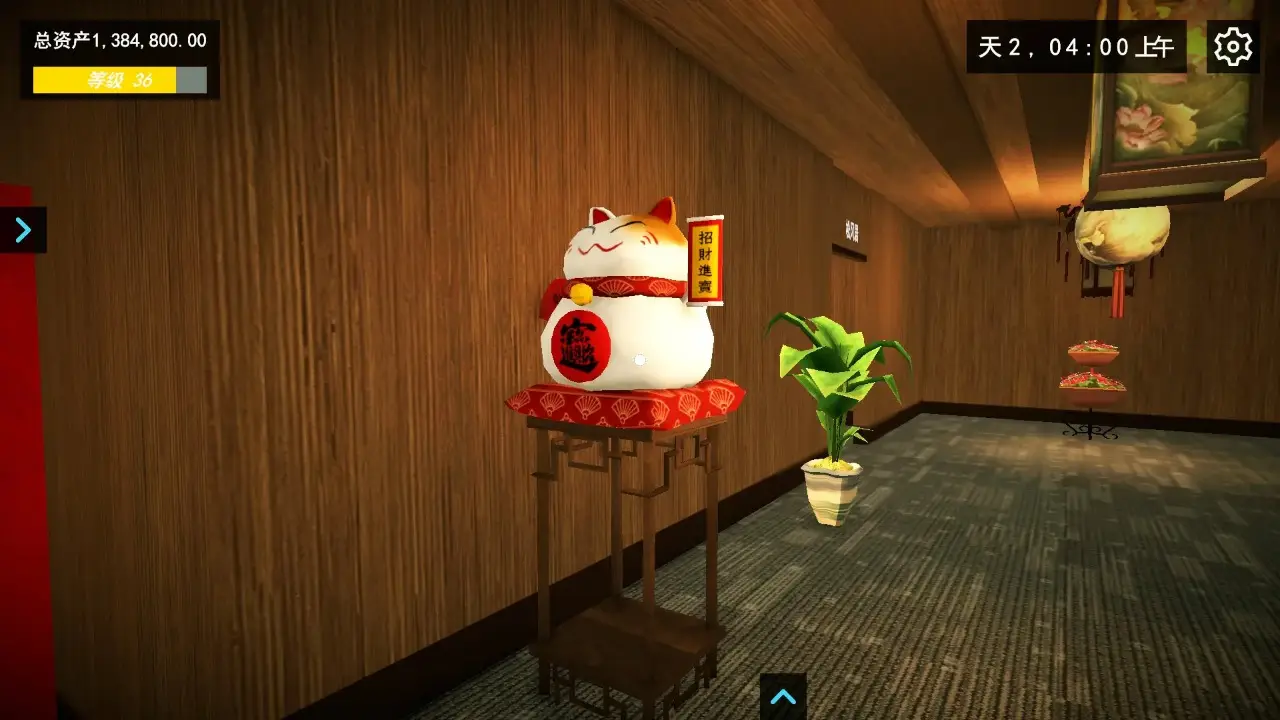Click the wall bracket below the dishes

(1090, 432)
